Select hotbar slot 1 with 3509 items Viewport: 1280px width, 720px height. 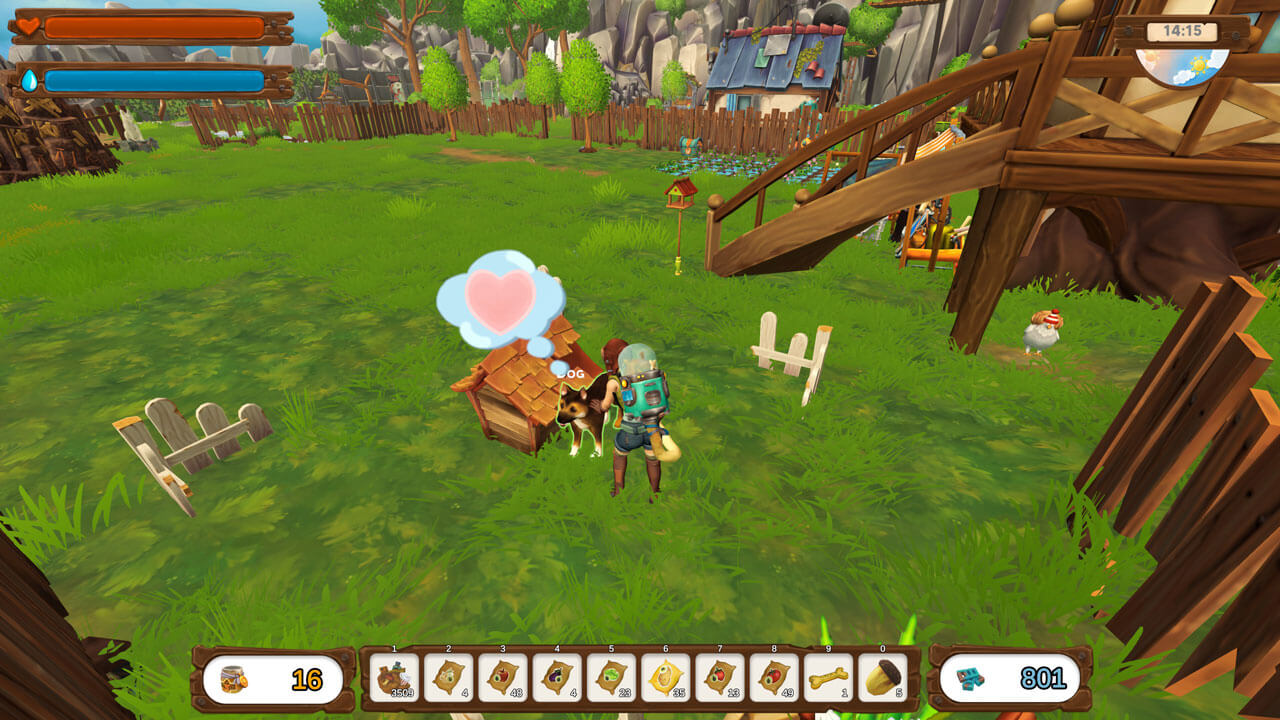click(394, 678)
